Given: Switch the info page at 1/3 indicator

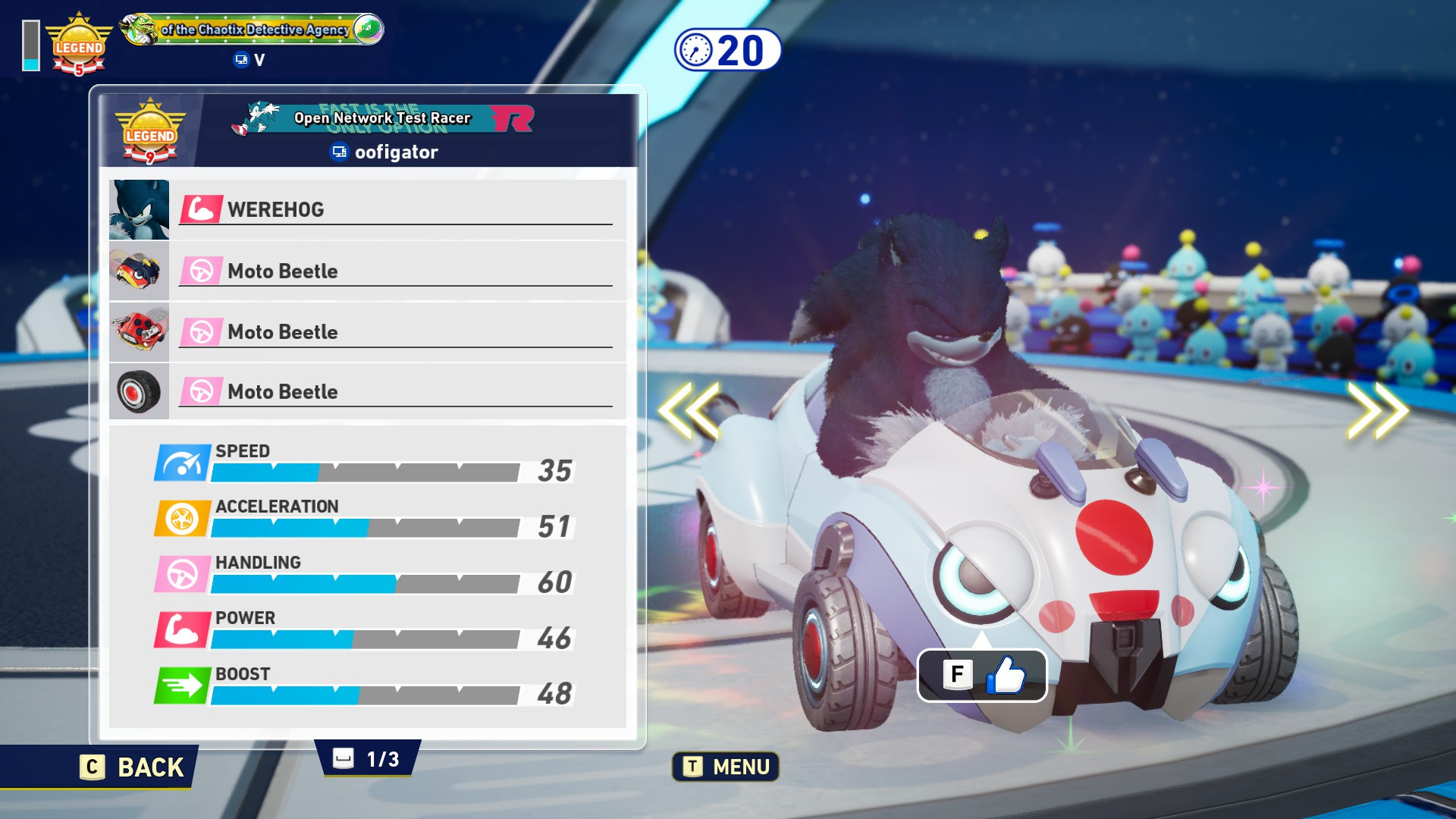Looking at the screenshot, I should coord(368,758).
